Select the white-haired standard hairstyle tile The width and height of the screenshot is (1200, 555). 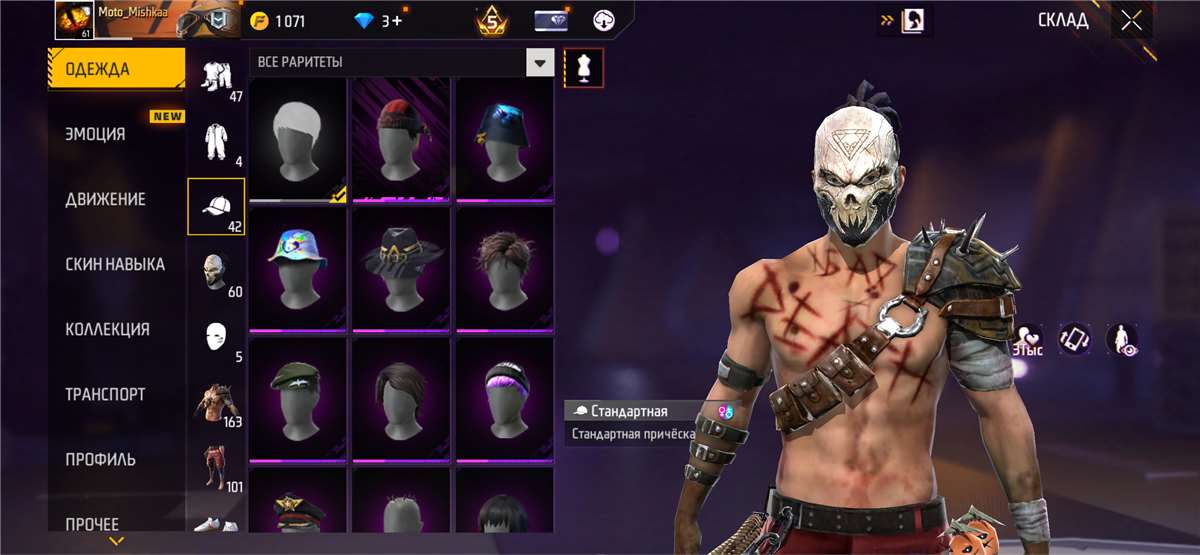[297, 140]
